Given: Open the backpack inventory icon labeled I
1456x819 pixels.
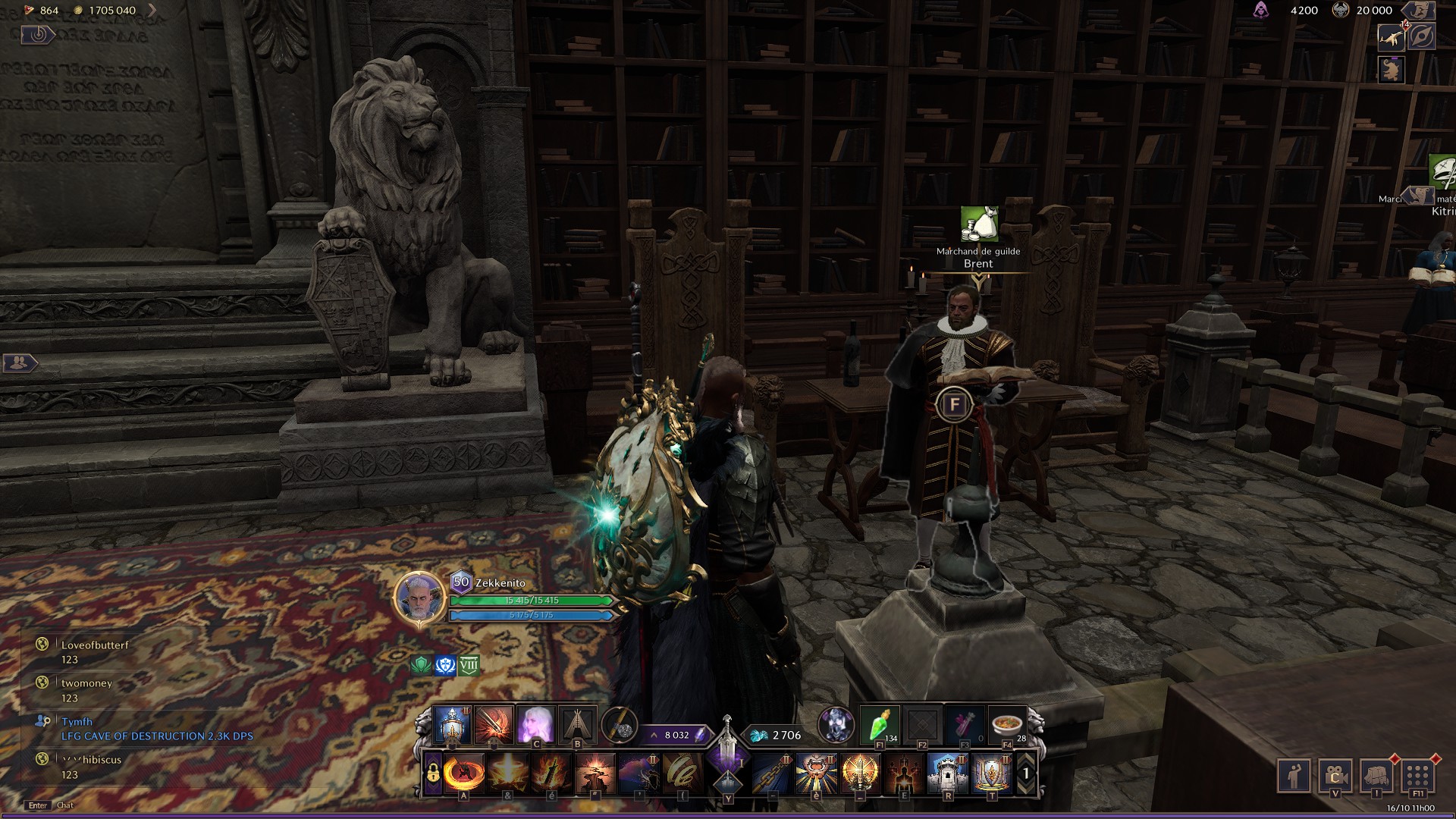Looking at the screenshot, I should tap(1375, 777).
